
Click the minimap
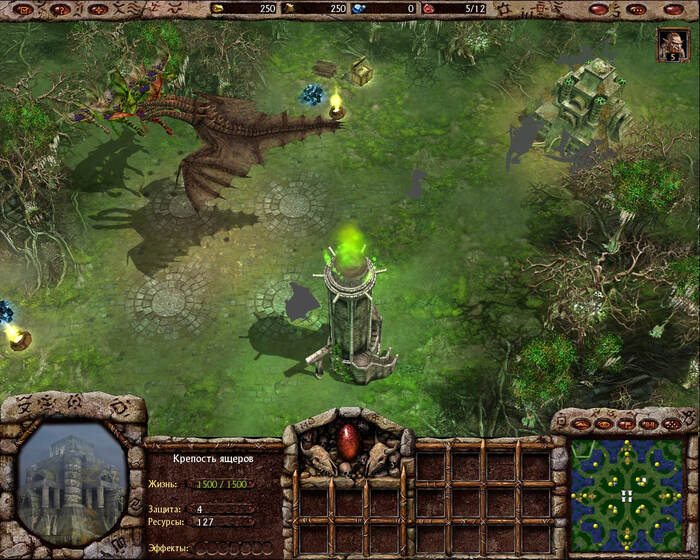(625, 493)
